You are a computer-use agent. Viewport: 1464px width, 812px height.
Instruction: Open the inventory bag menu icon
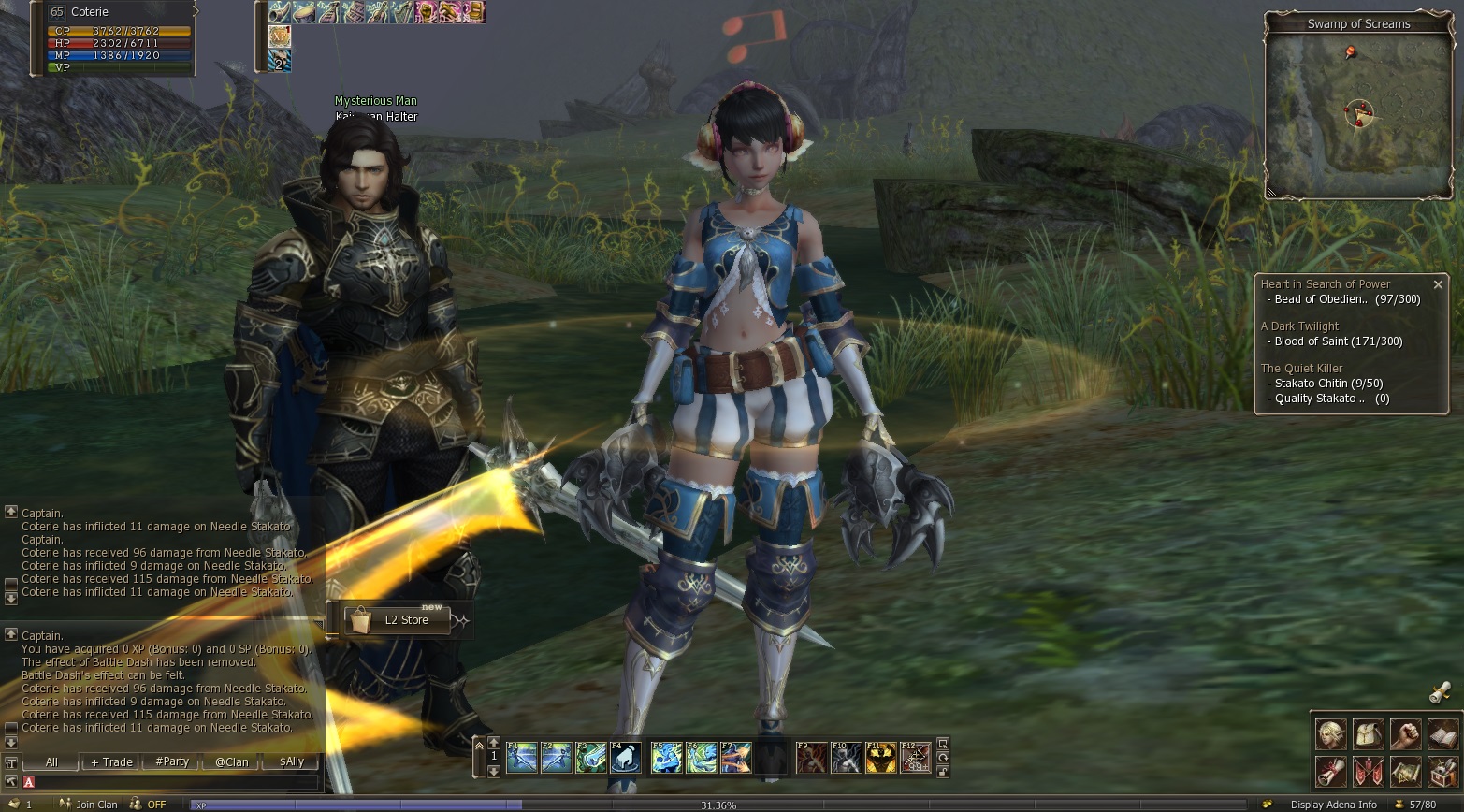pyautogui.click(x=1368, y=734)
